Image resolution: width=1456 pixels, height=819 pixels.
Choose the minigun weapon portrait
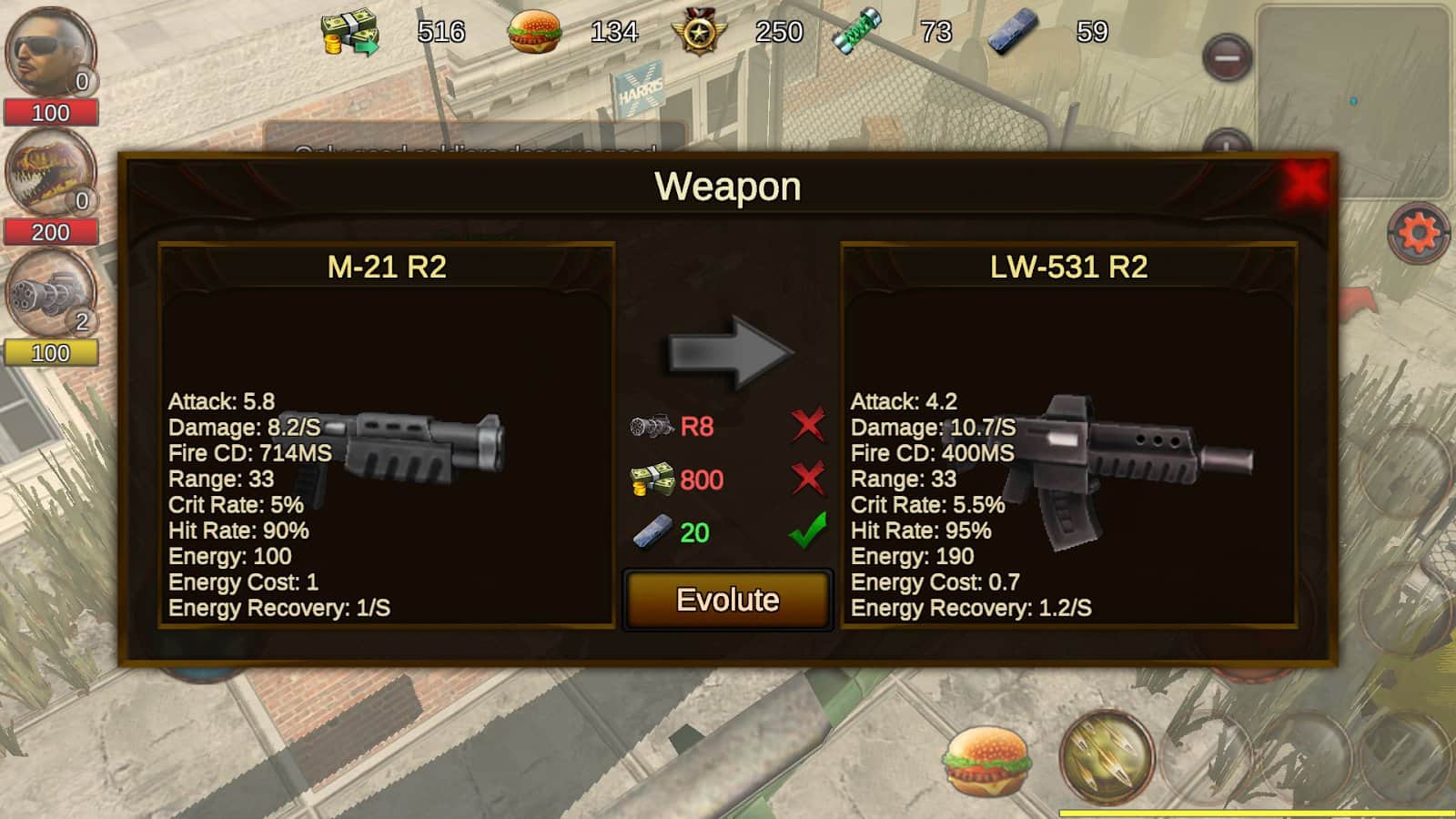(50, 293)
